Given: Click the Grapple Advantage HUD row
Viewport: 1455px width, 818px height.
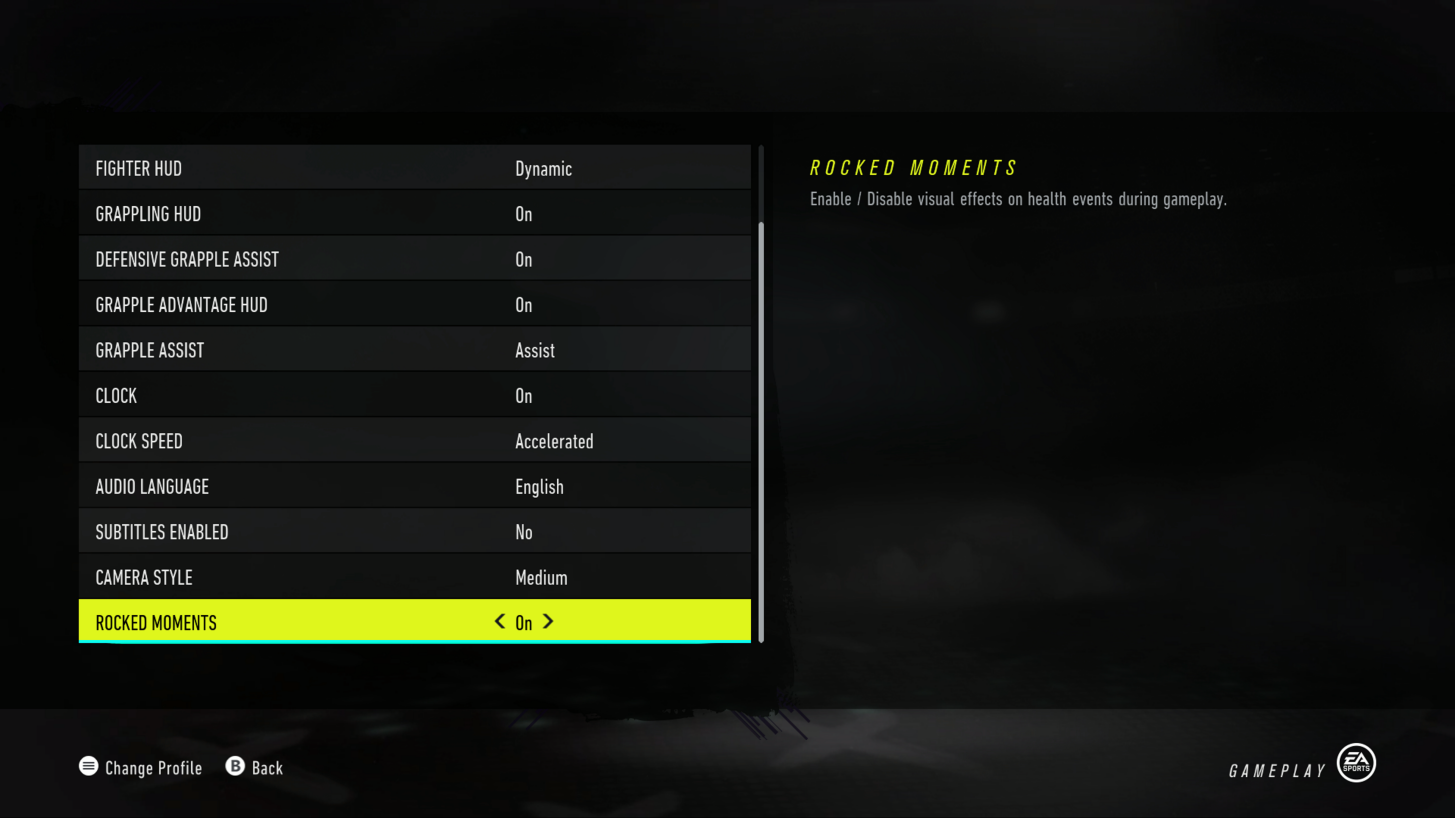Looking at the screenshot, I should (x=414, y=304).
